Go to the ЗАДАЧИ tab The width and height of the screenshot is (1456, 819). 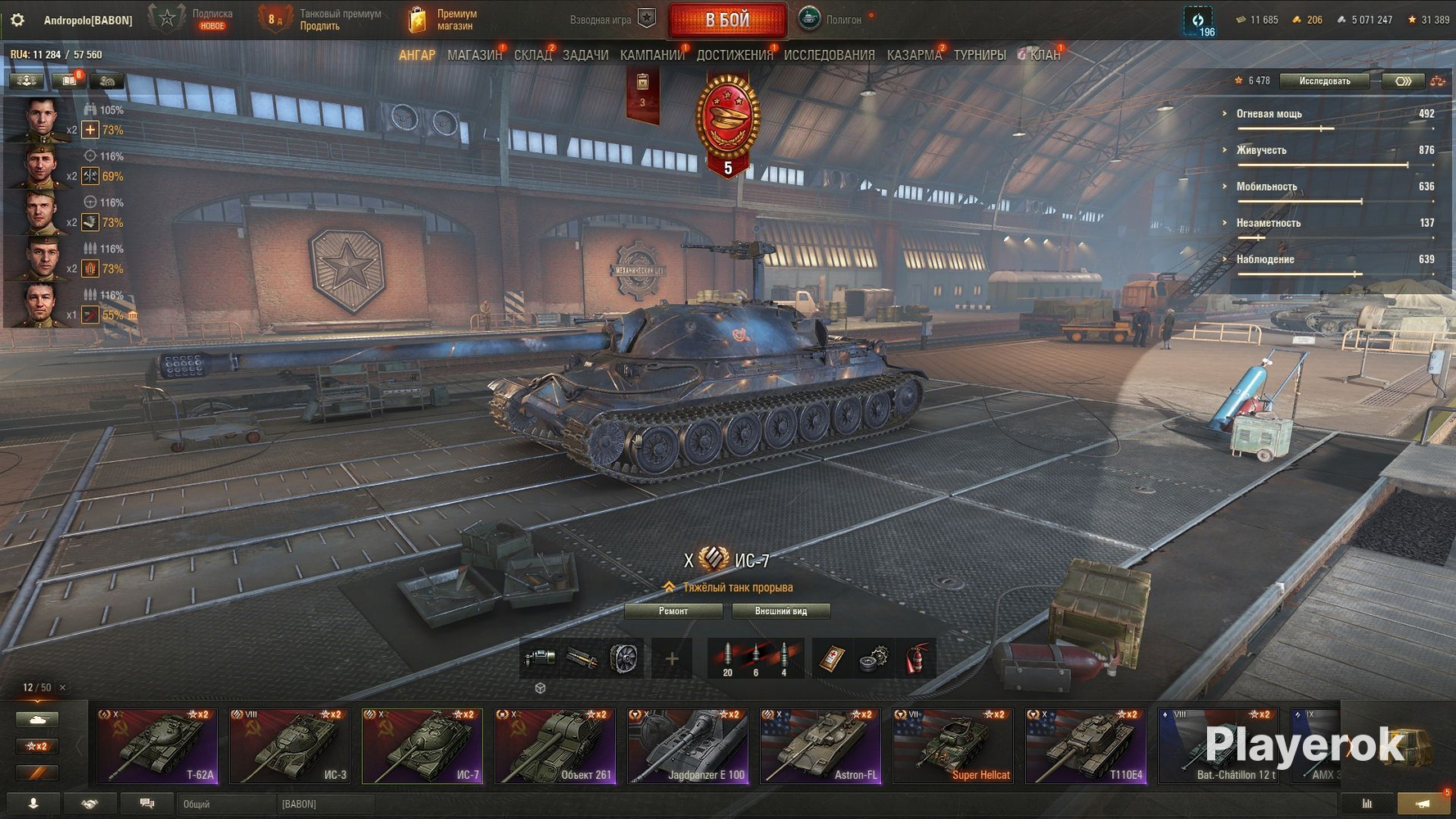pyautogui.click(x=585, y=55)
